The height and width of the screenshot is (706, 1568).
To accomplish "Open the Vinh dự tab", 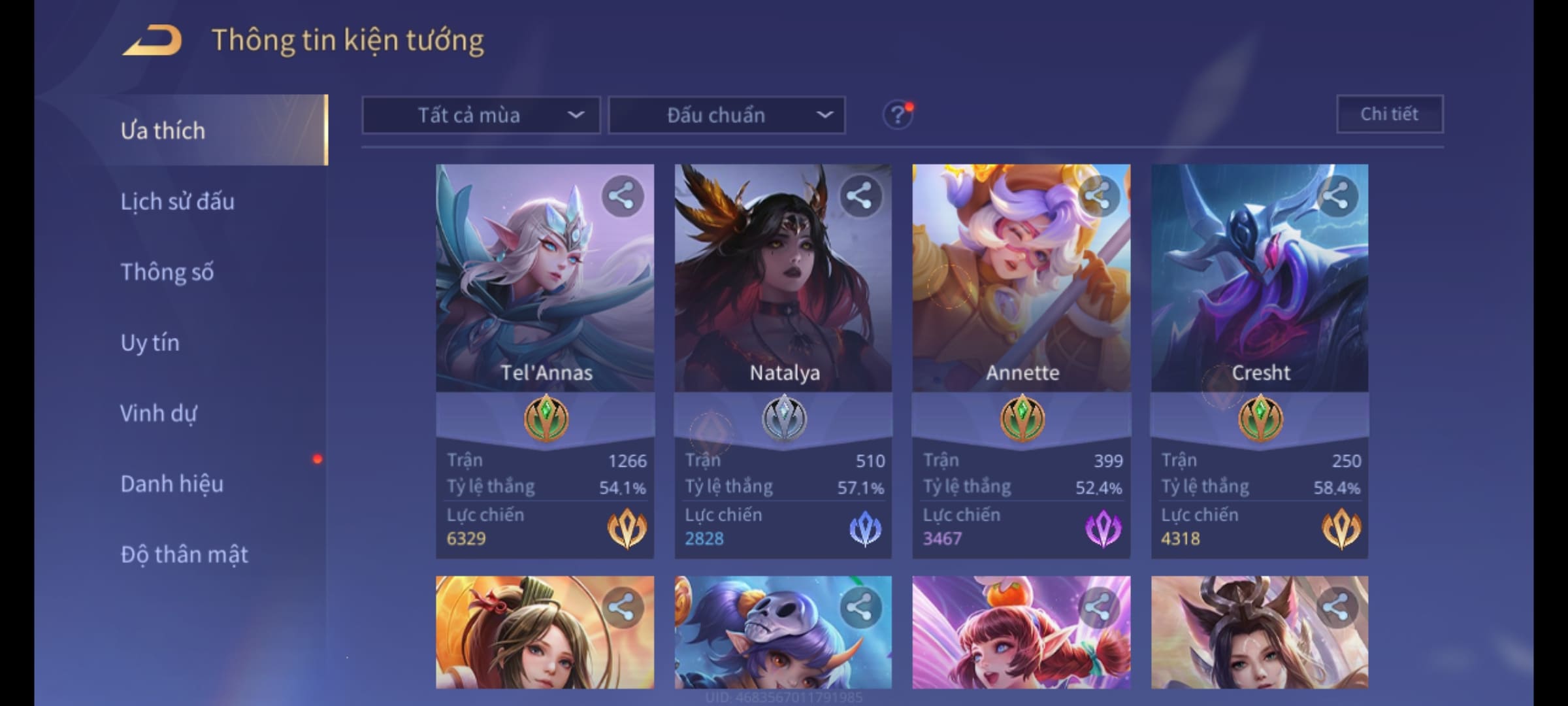I will coord(158,413).
